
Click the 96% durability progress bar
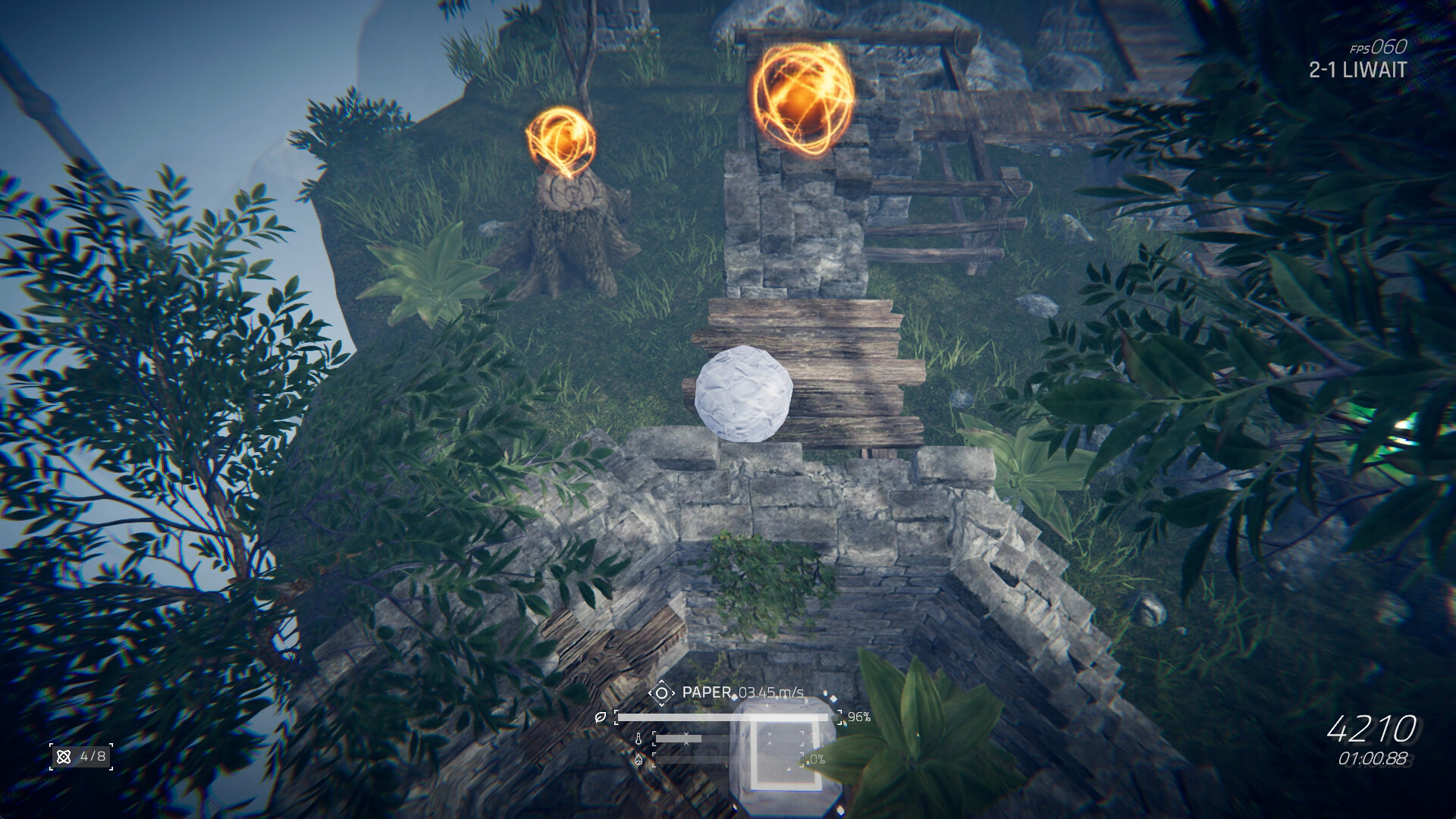728,717
